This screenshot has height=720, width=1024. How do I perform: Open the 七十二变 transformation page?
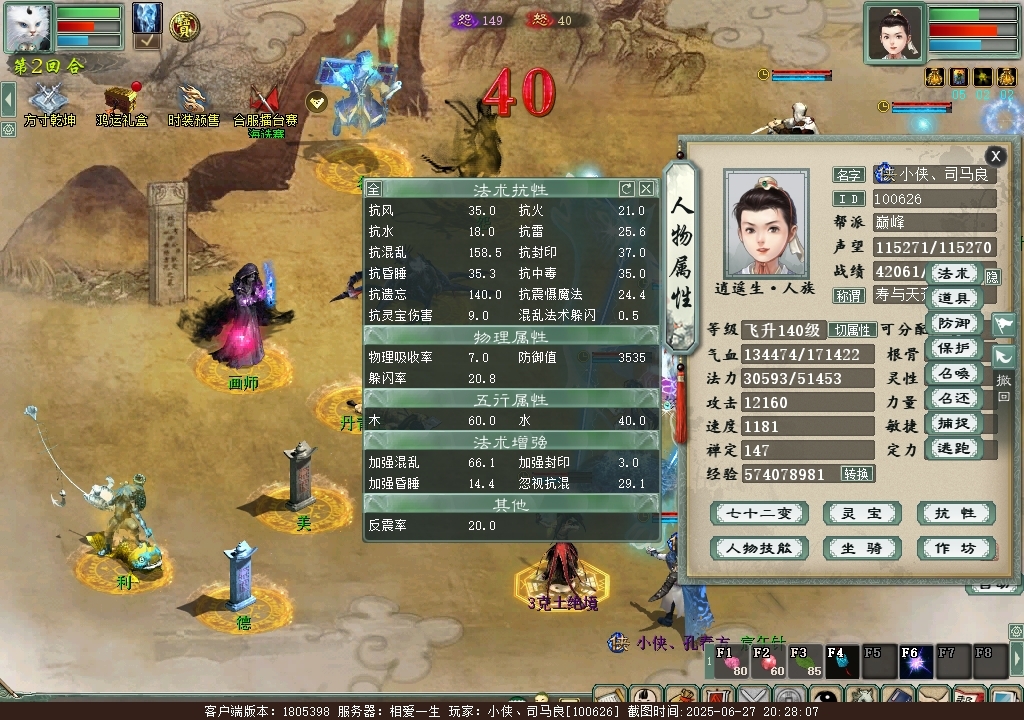click(758, 514)
